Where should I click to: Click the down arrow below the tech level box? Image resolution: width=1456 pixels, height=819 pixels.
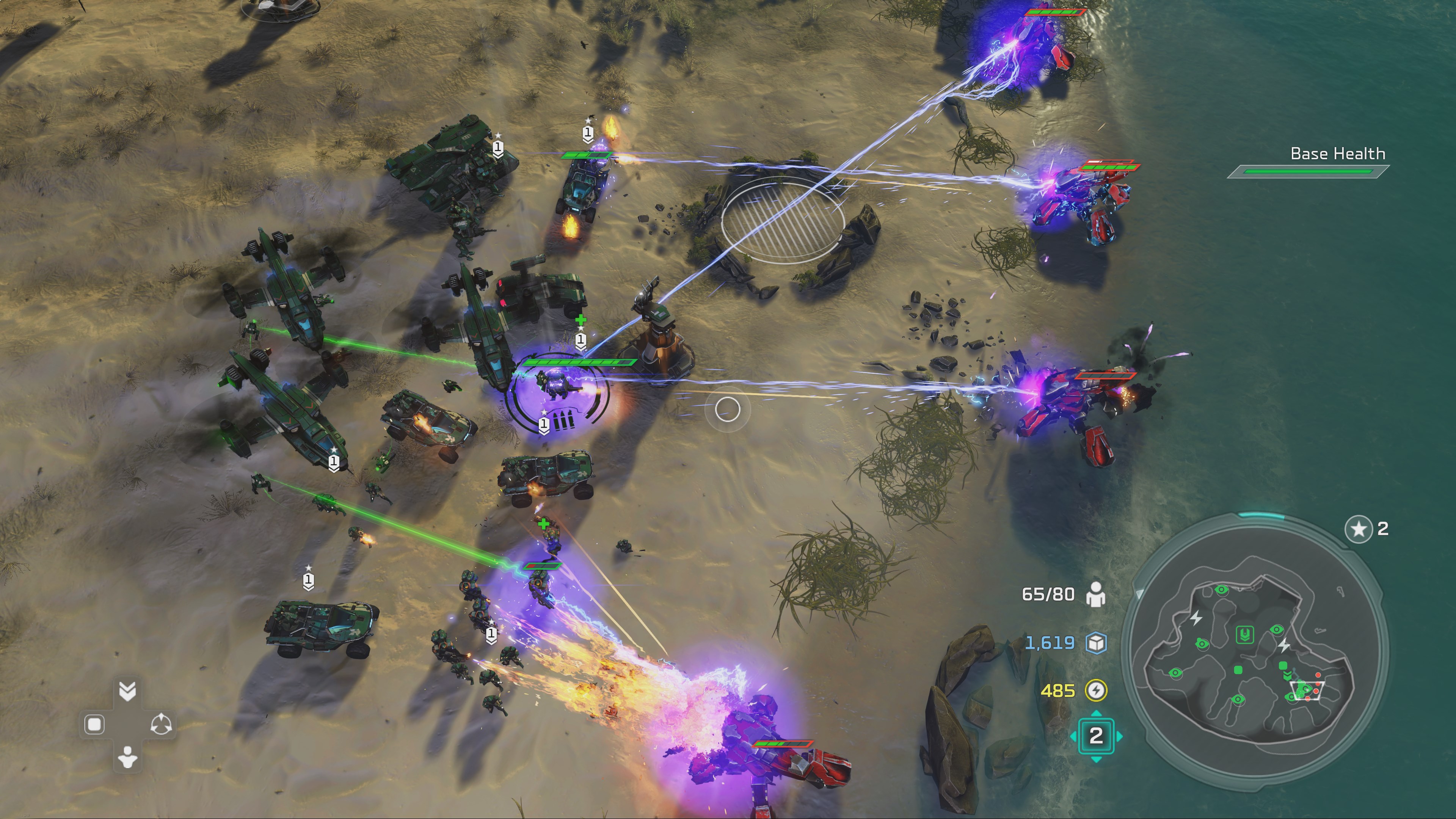click(1096, 759)
